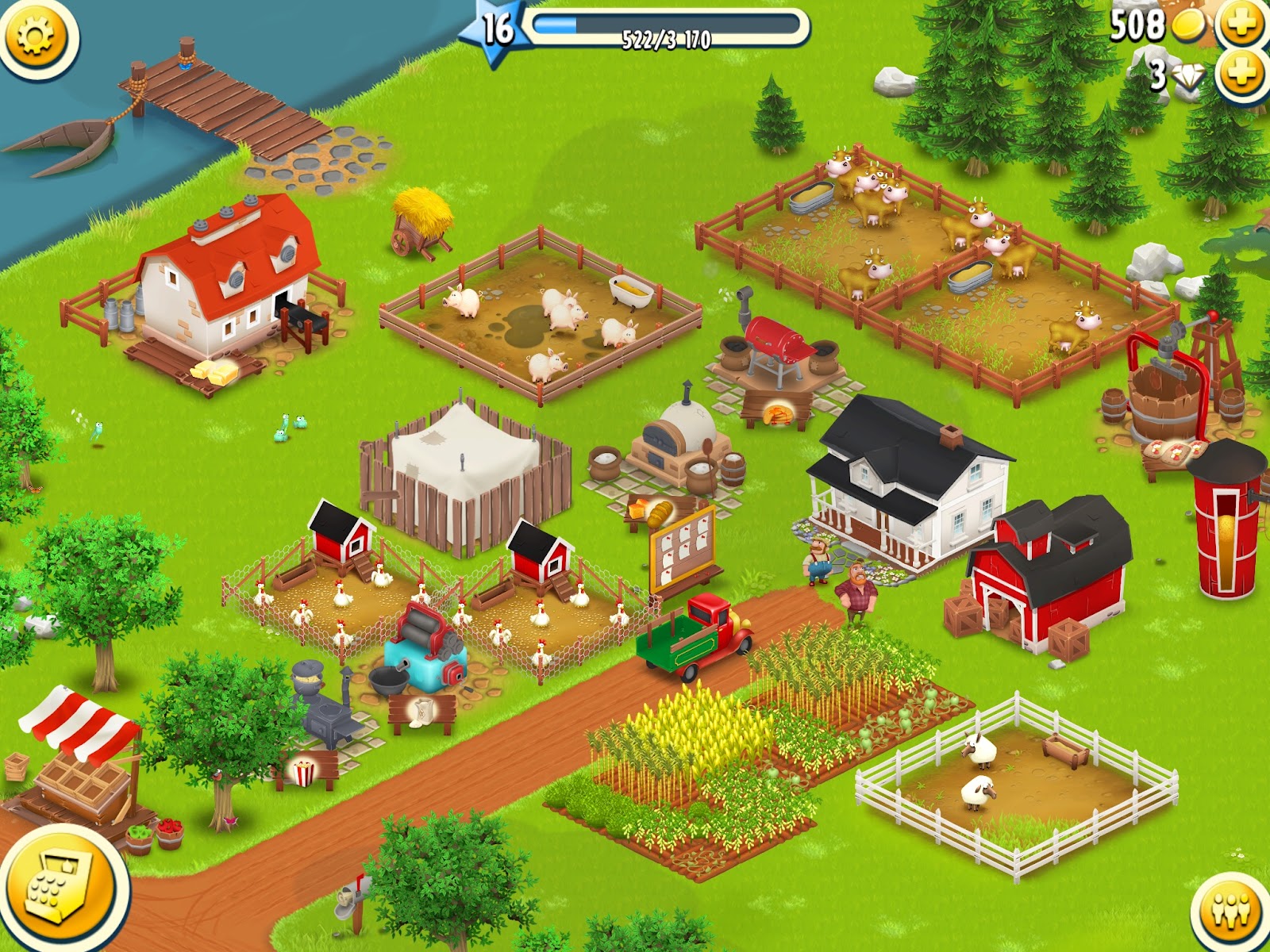
Task: Tap the level 16 star badge
Action: [497, 29]
